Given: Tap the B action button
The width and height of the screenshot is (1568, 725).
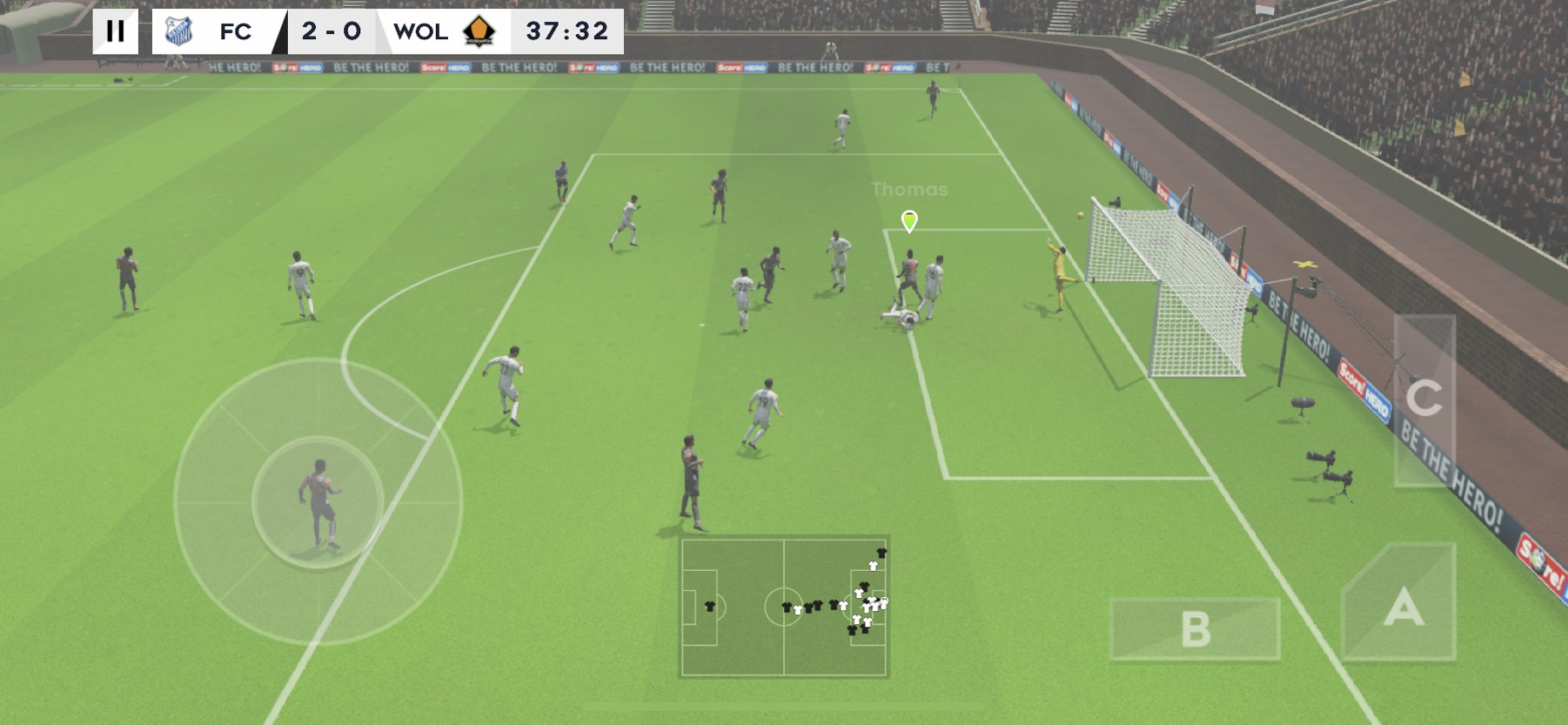Looking at the screenshot, I should pos(1195,628).
